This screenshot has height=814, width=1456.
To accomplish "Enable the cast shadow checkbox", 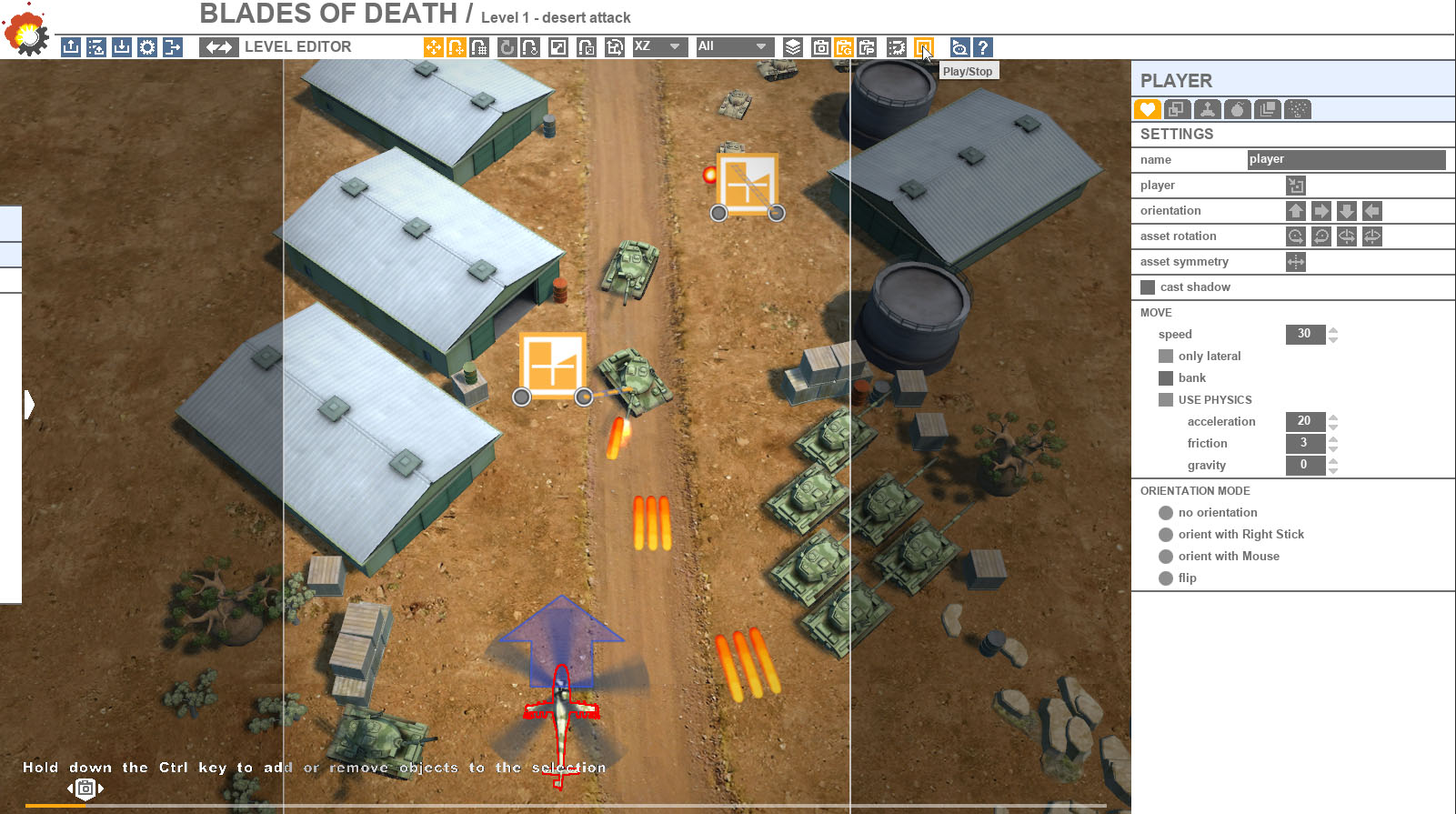I will (1148, 286).
